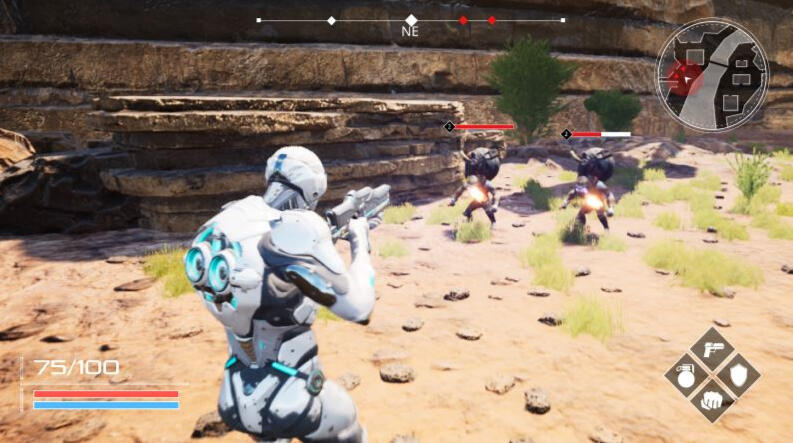This screenshot has height=443, width=793.
Task: Click the NE compass heading marker
Action: [411, 20]
